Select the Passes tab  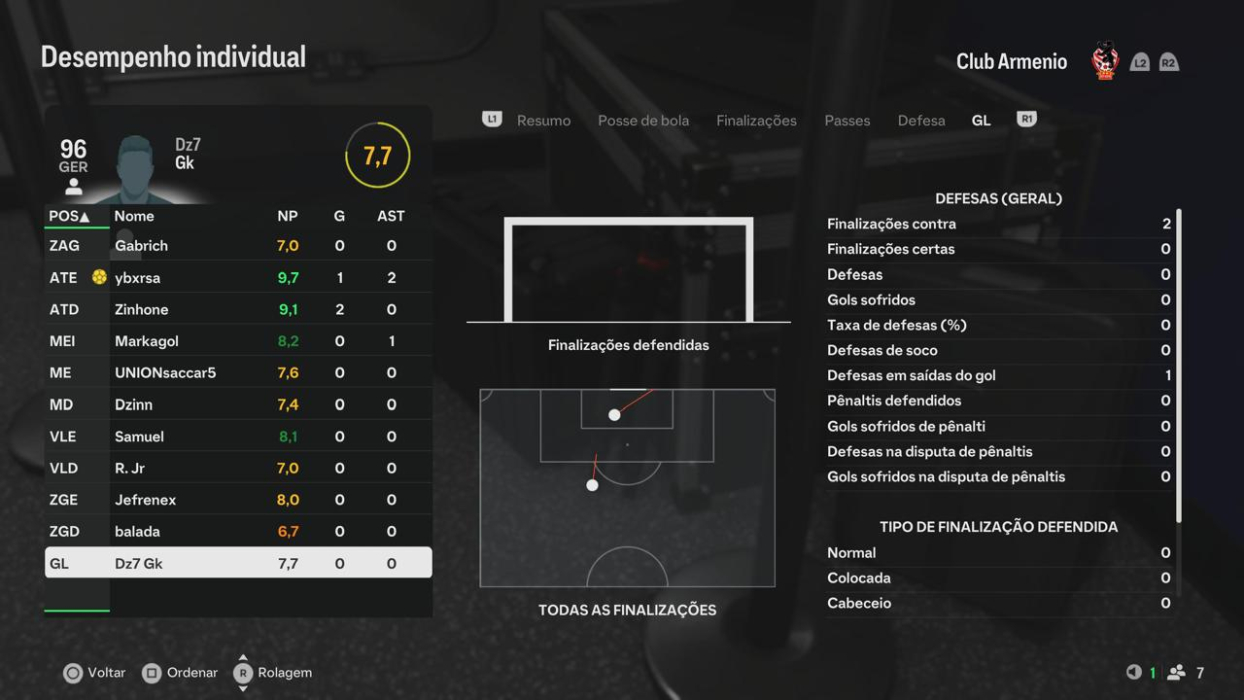coord(847,121)
